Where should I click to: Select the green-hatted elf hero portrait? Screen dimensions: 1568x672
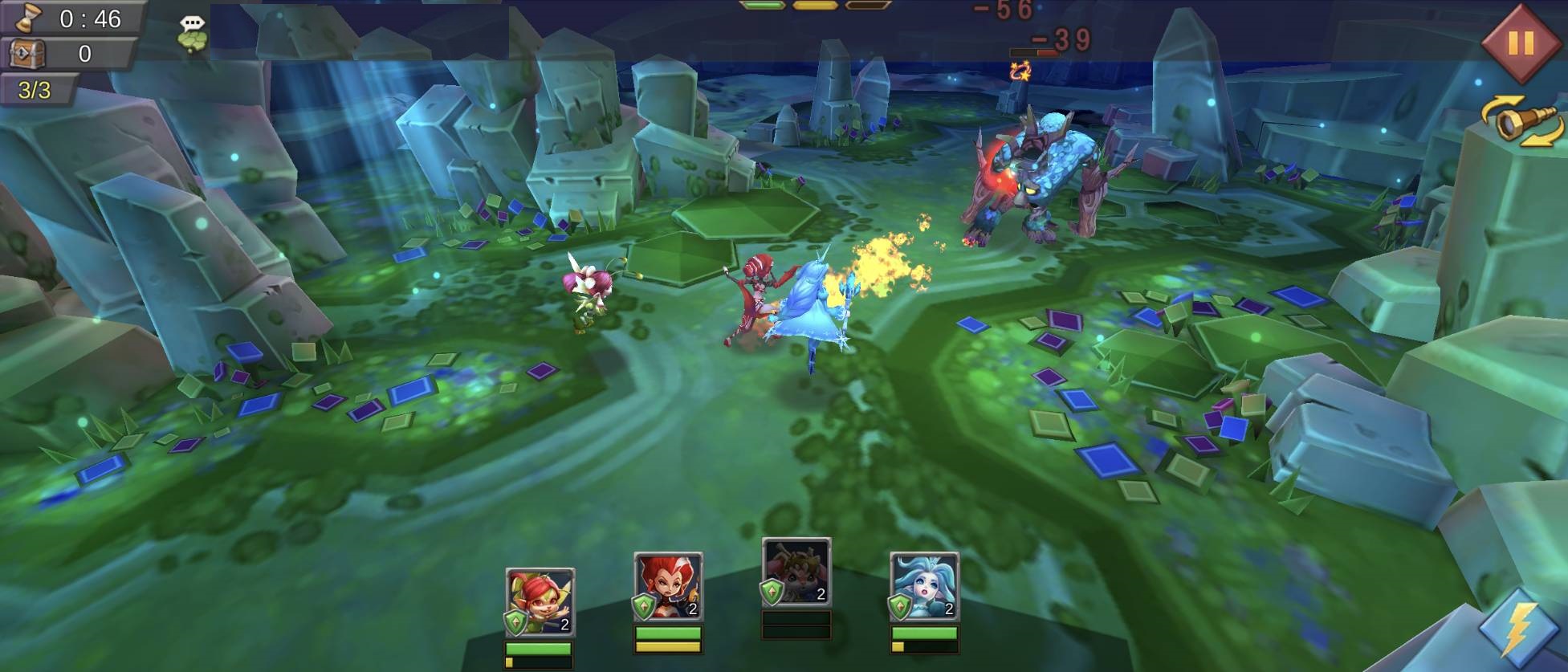(x=540, y=601)
